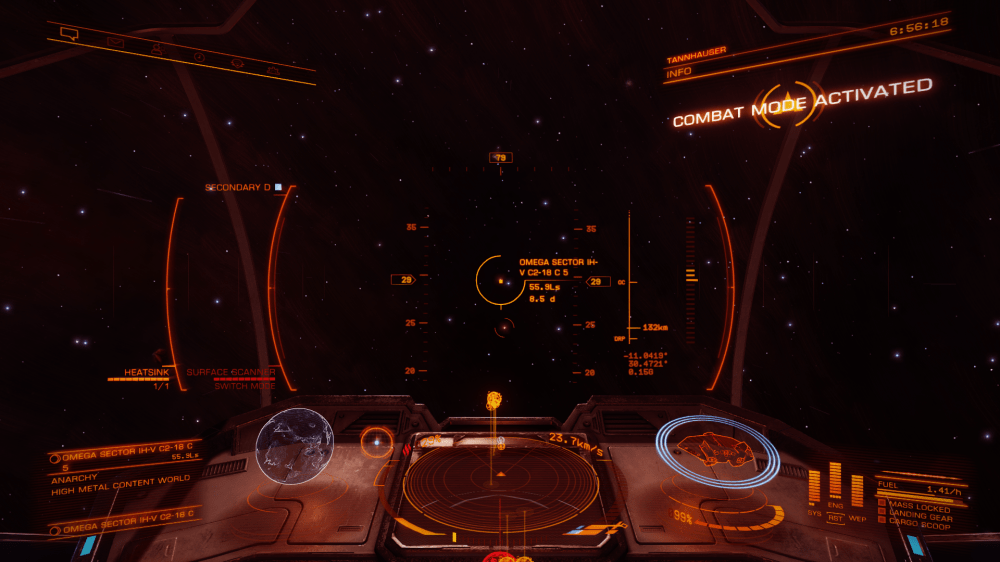Select the targeted planet hologram
1000x562 pixels.
tap(295, 445)
